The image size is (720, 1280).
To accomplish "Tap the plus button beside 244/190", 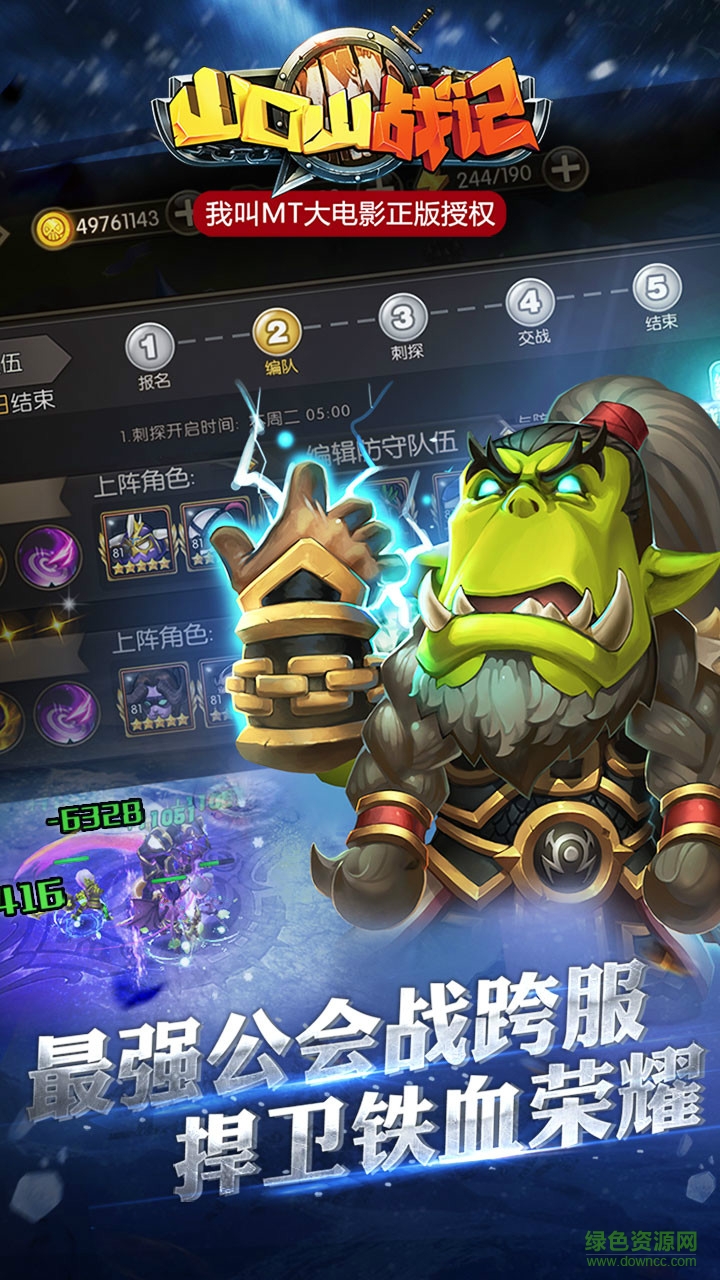I will [567, 168].
